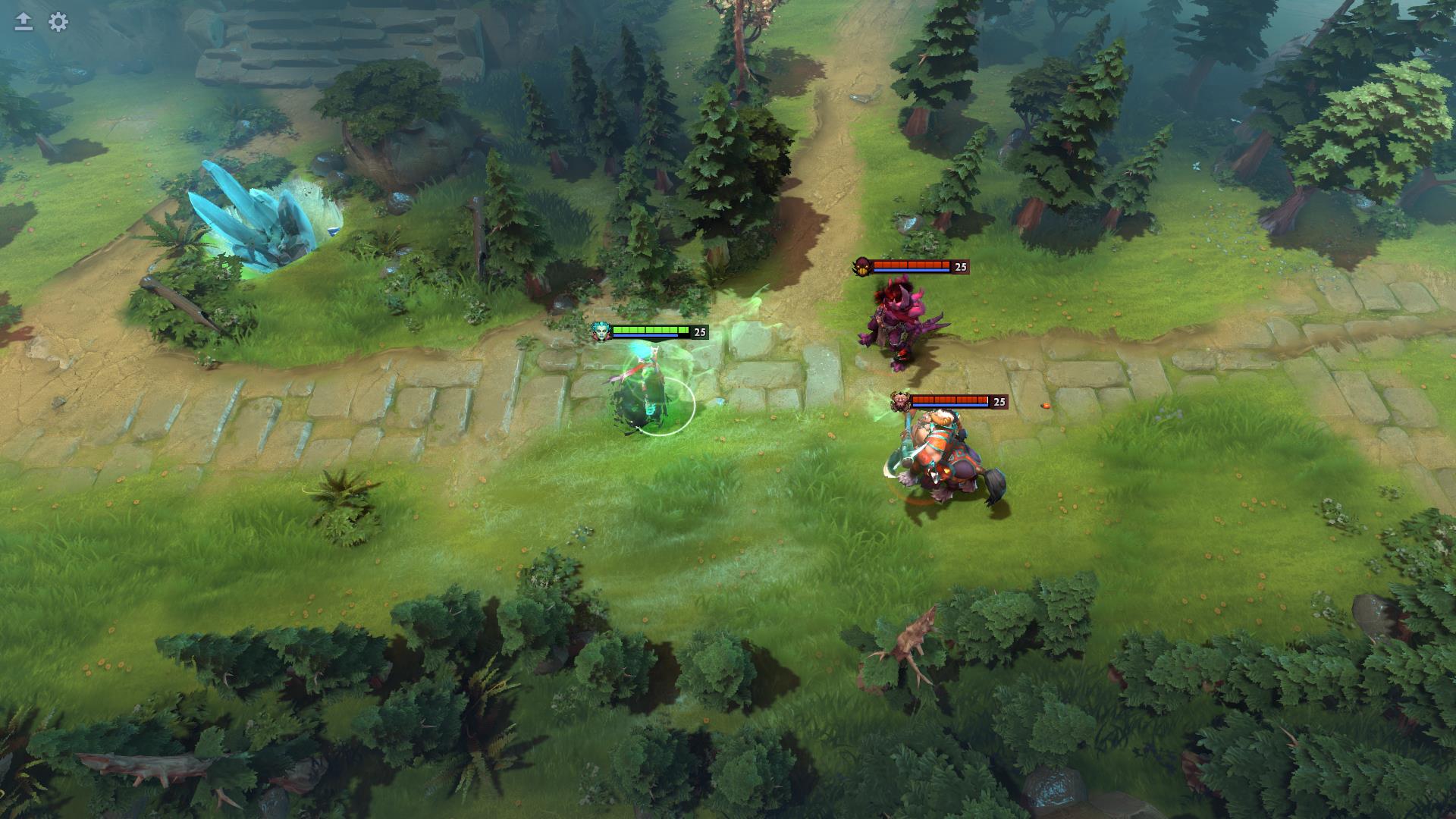
Task: Click the orange dot beside the bottom enemy's health bar
Action: coord(1046,405)
